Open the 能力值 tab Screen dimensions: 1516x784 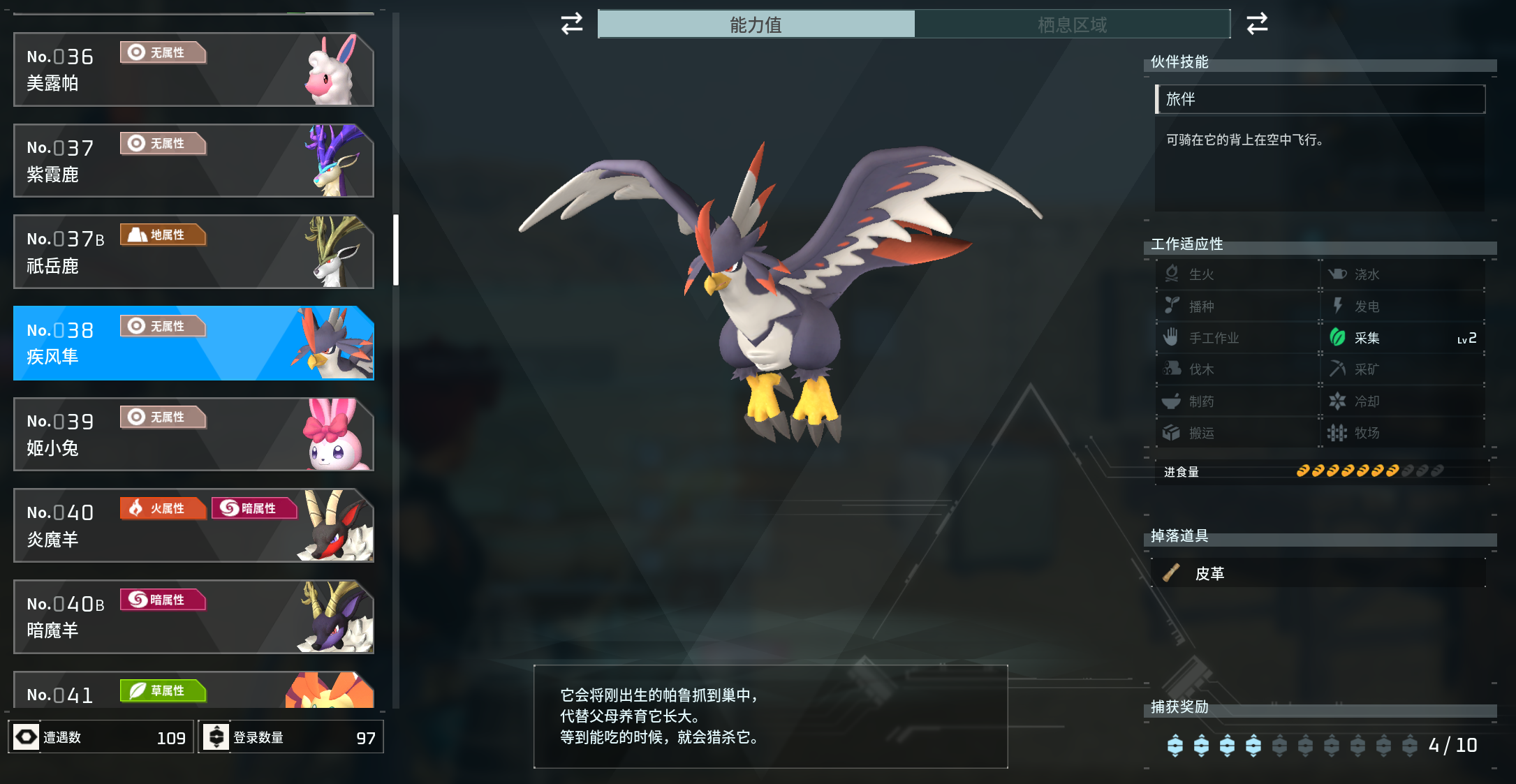pos(756,24)
